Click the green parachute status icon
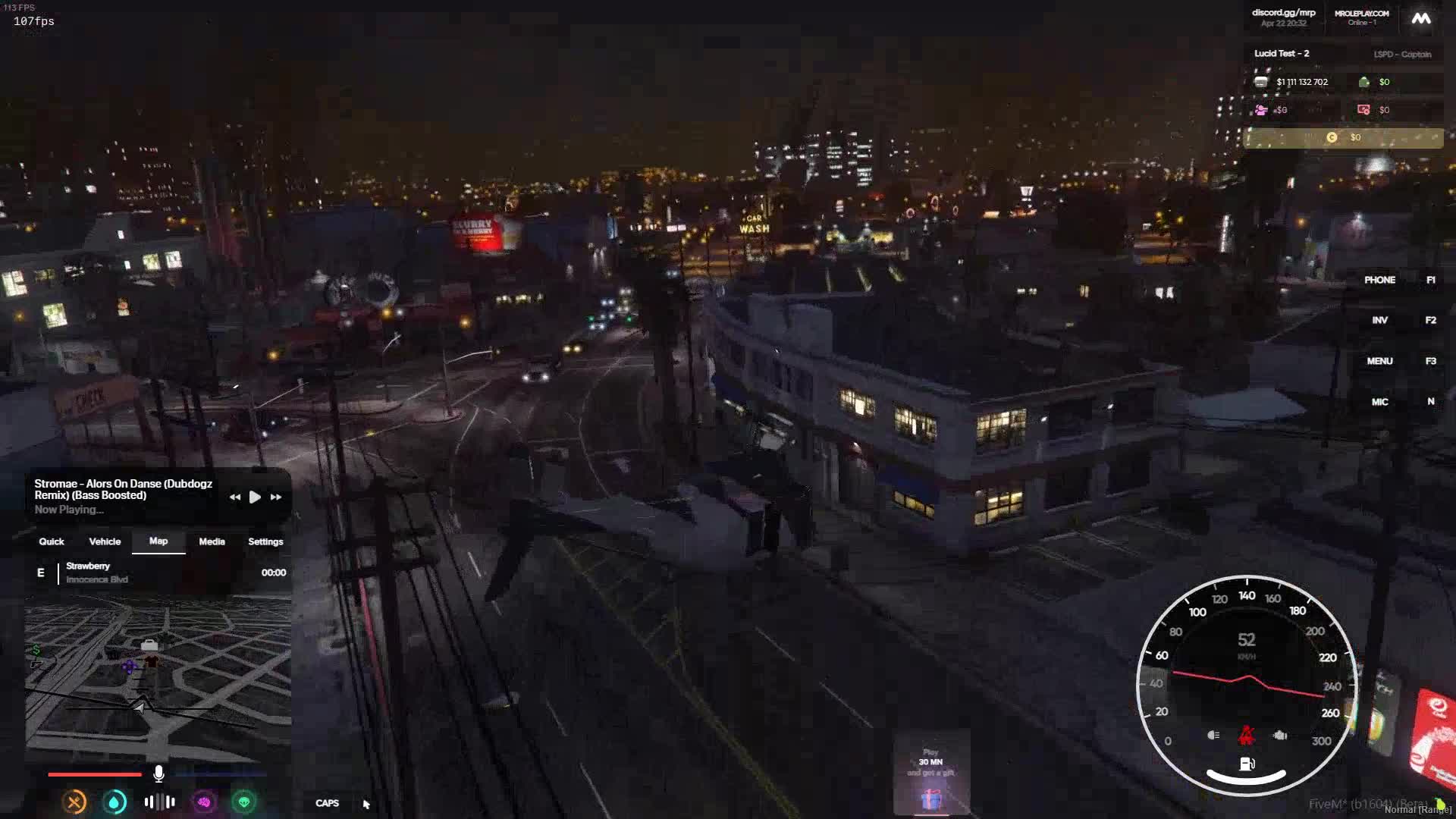The image size is (1456, 819). (244, 802)
